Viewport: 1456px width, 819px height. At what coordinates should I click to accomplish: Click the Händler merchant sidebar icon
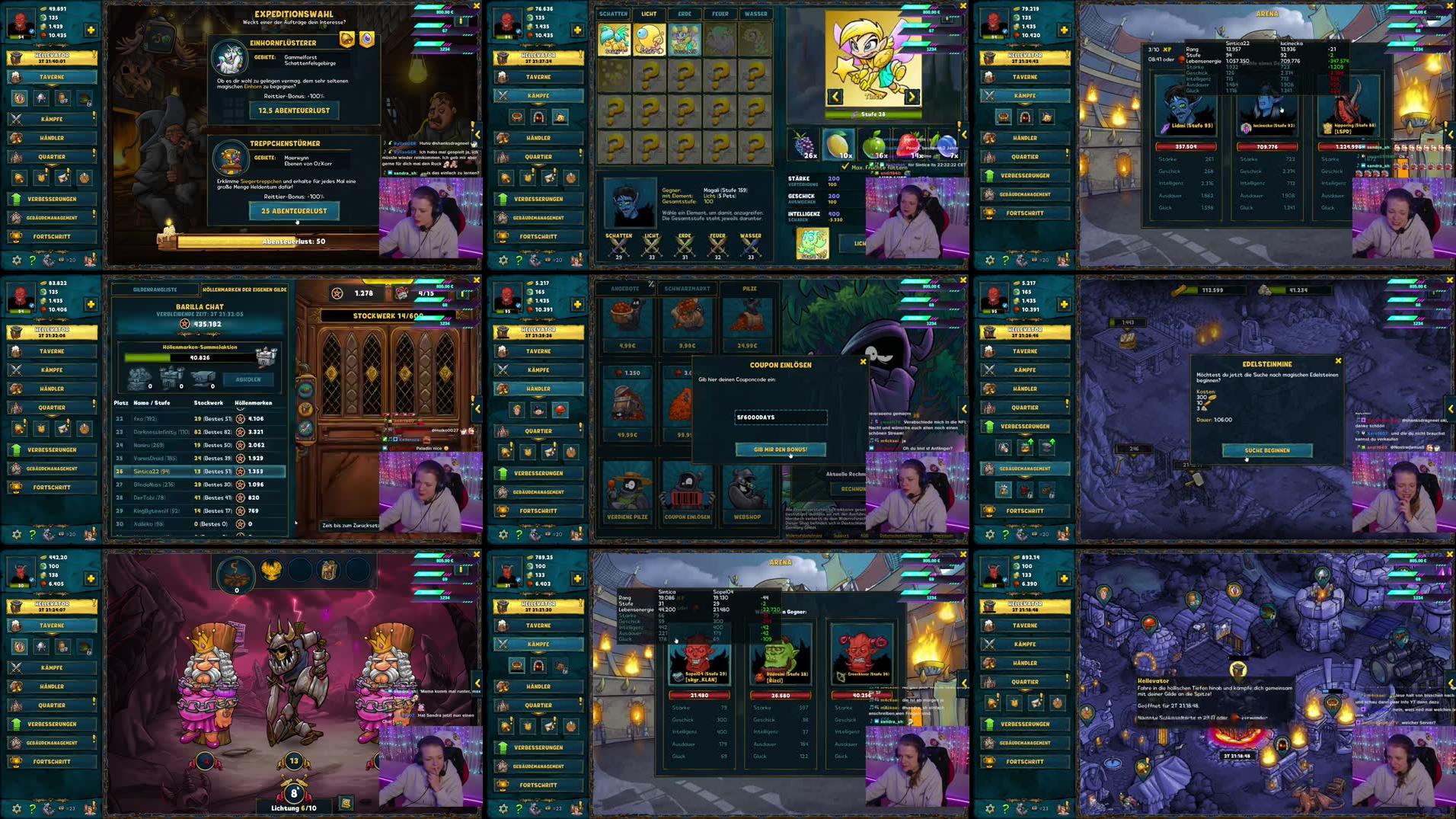(51, 138)
